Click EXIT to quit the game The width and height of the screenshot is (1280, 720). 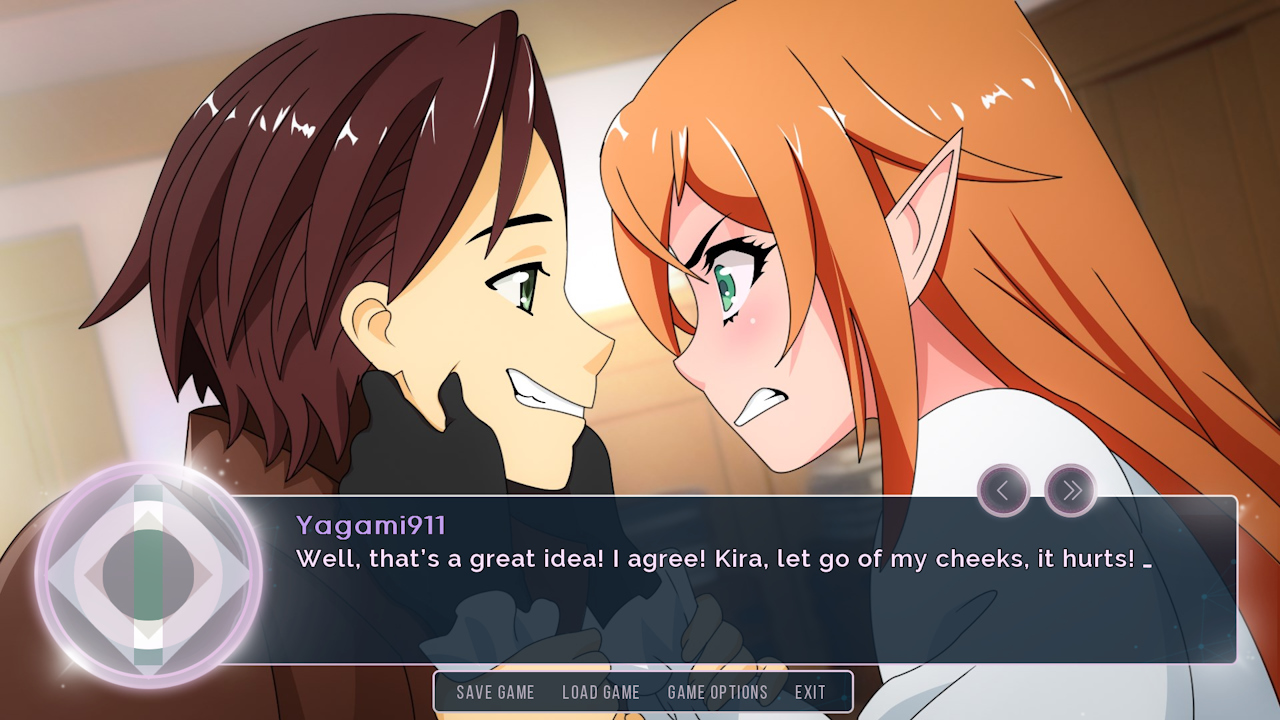tap(810, 692)
